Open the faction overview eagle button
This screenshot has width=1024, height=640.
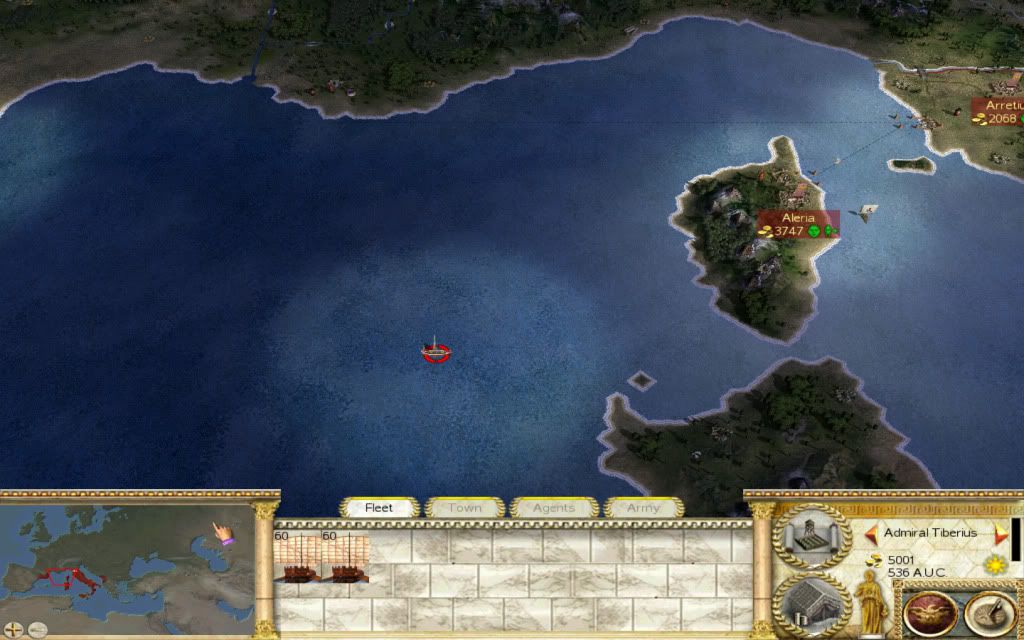click(926, 613)
